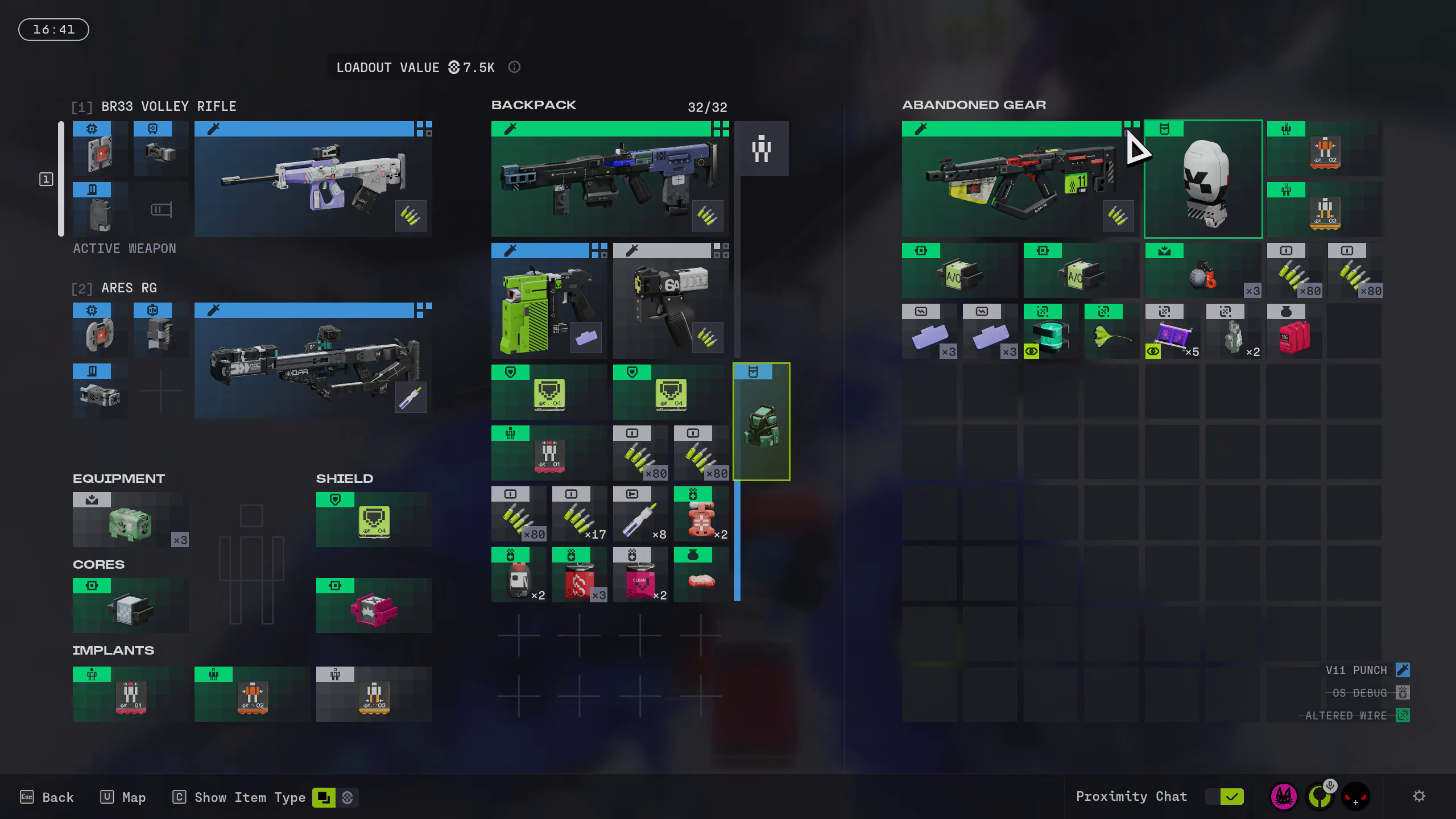The image size is (1456, 819).
Task: Select the green-blue rifle in backpack
Action: tap(610, 179)
